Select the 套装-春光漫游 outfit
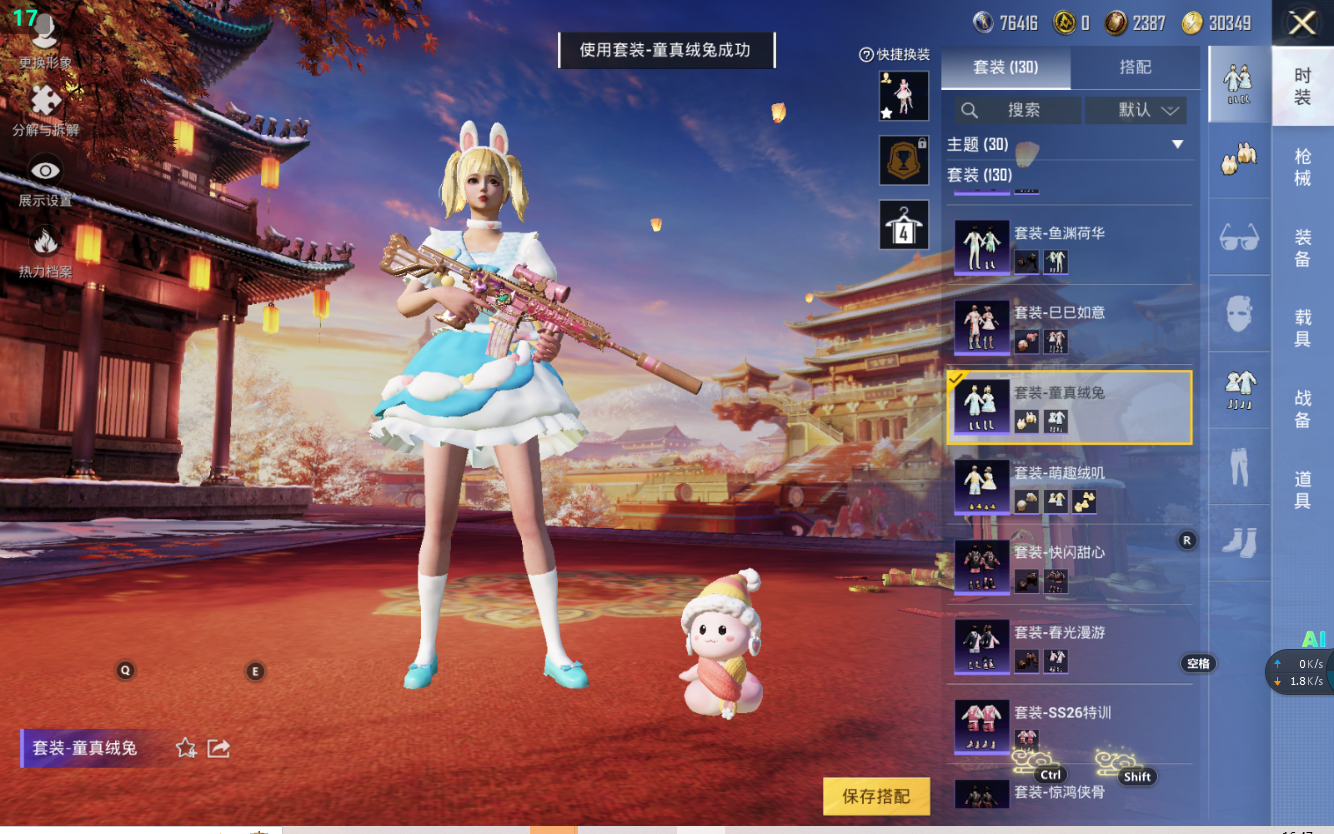This screenshot has width=1334, height=834. coord(1069,646)
